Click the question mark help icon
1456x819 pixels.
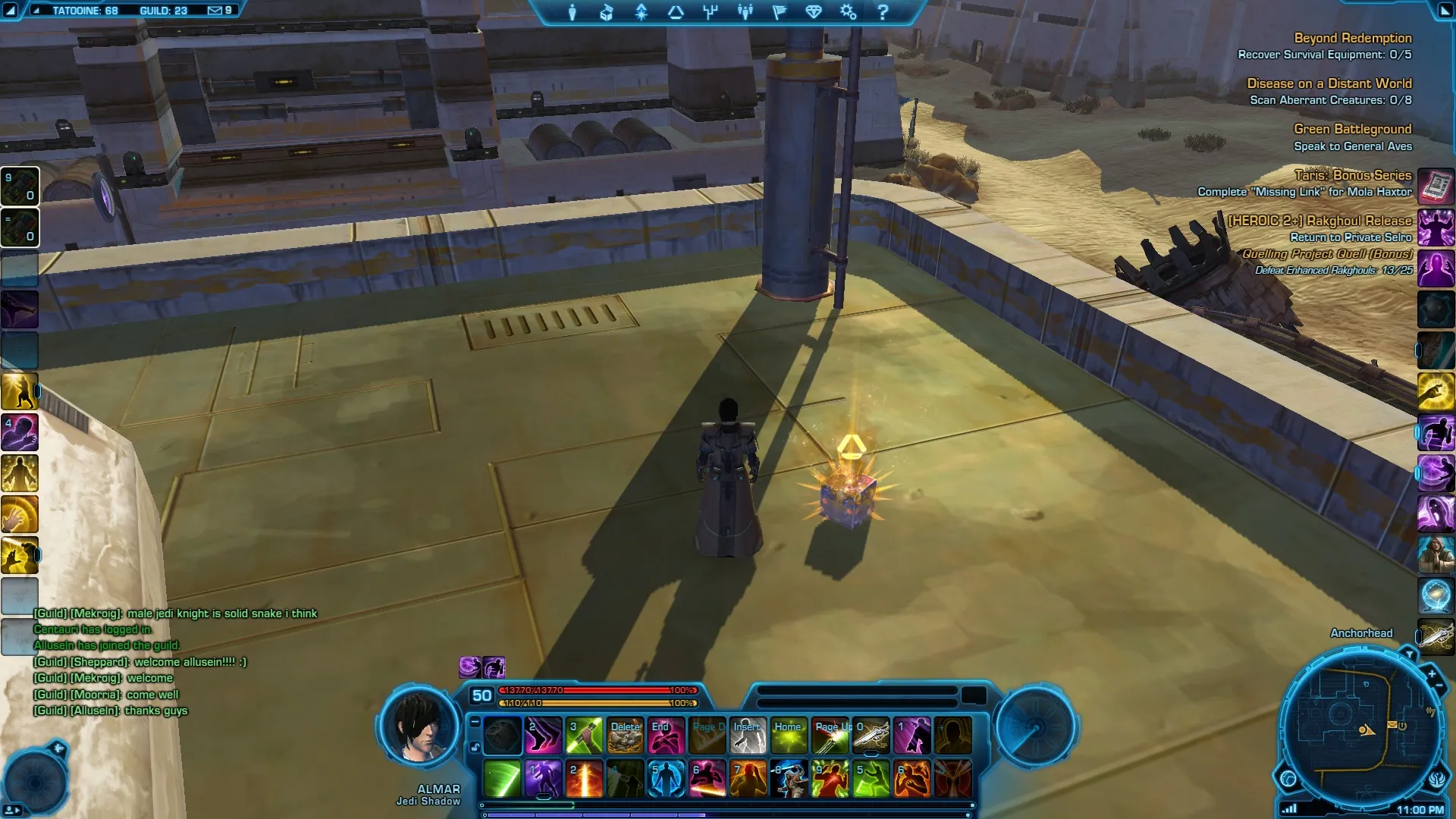(883, 12)
